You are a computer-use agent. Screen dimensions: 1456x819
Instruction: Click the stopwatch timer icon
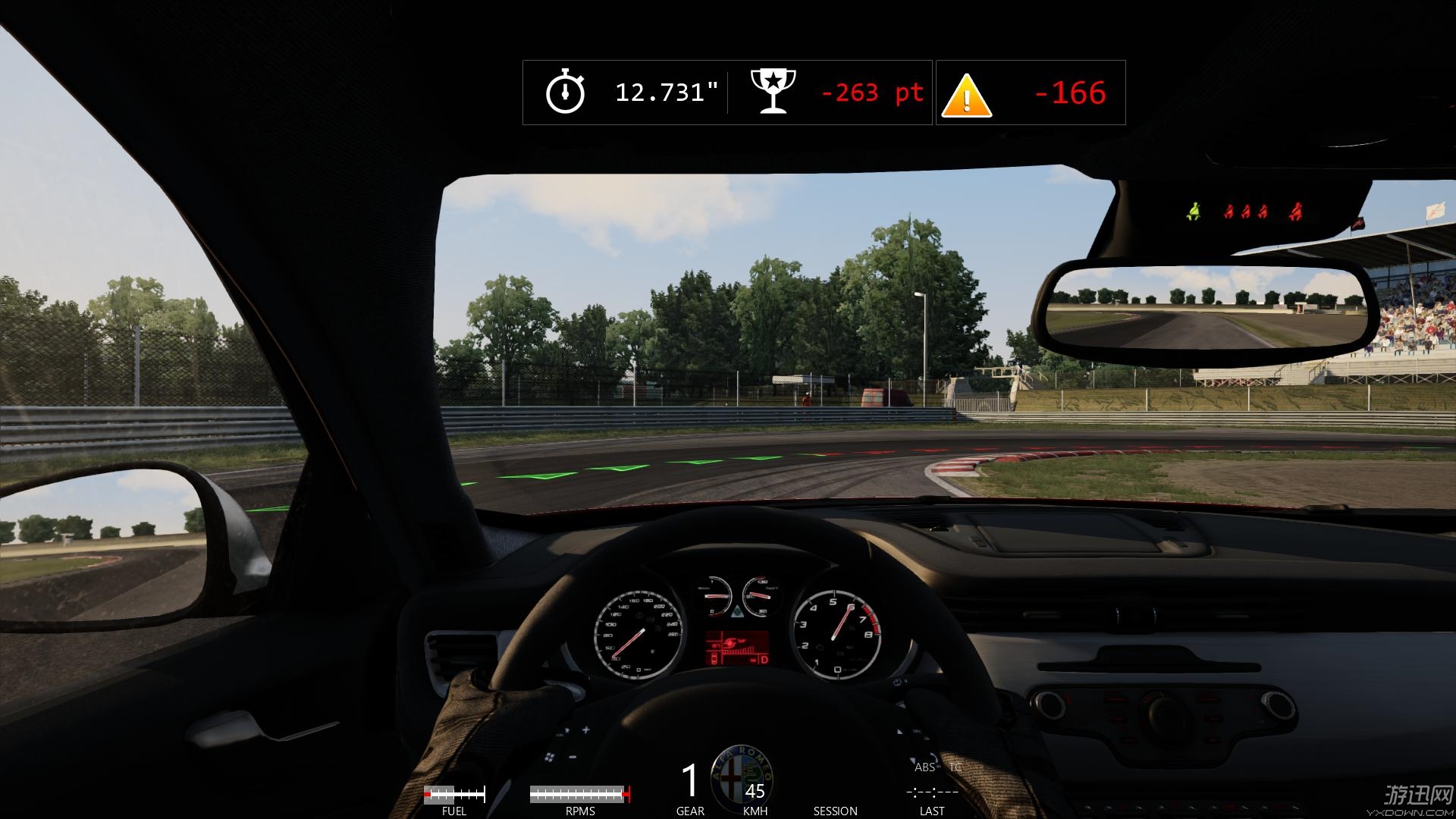565,93
